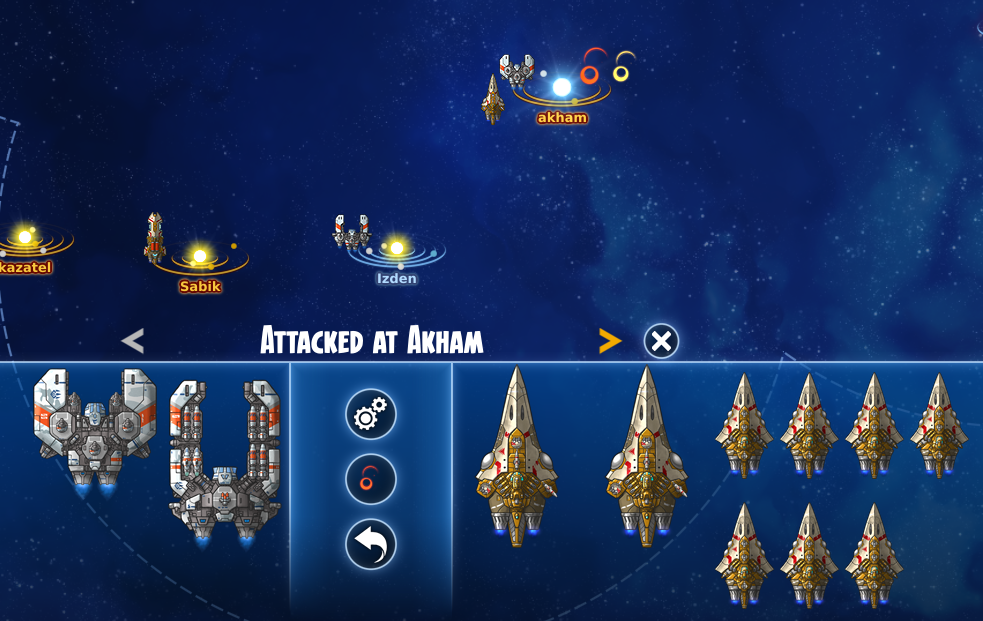This screenshot has height=621, width=983.
Task: Advance to the next battle report
Action: point(609,341)
